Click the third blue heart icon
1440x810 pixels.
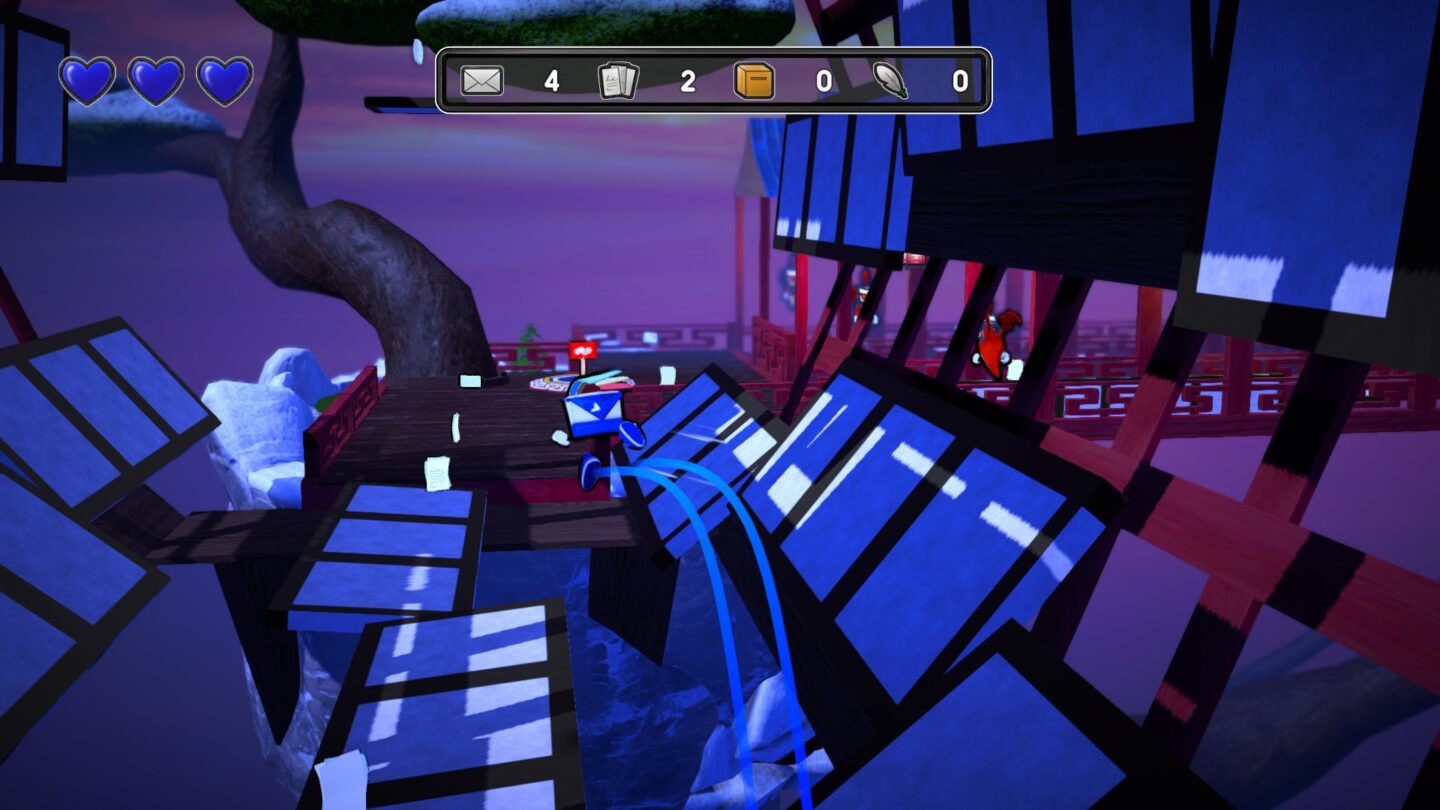point(228,82)
